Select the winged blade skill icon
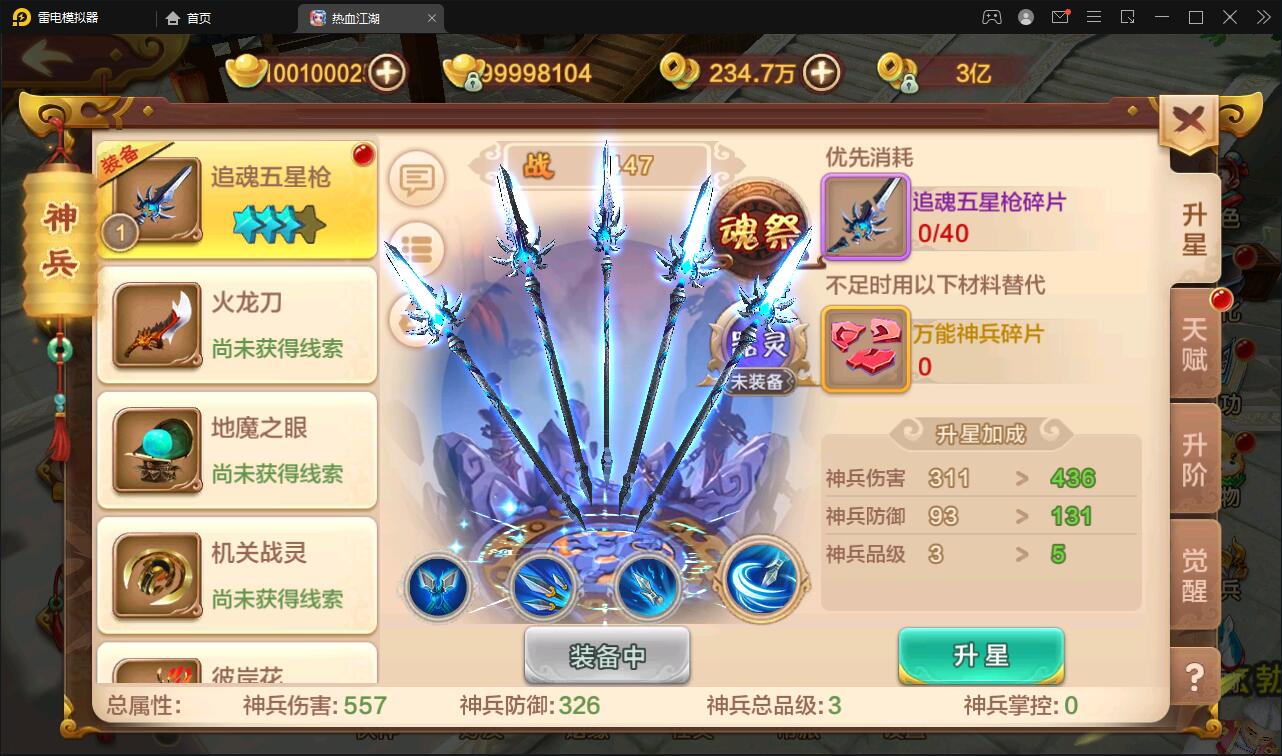The height and width of the screenshot is (756, 1282). pyautogui.click(x=437, y=588)
